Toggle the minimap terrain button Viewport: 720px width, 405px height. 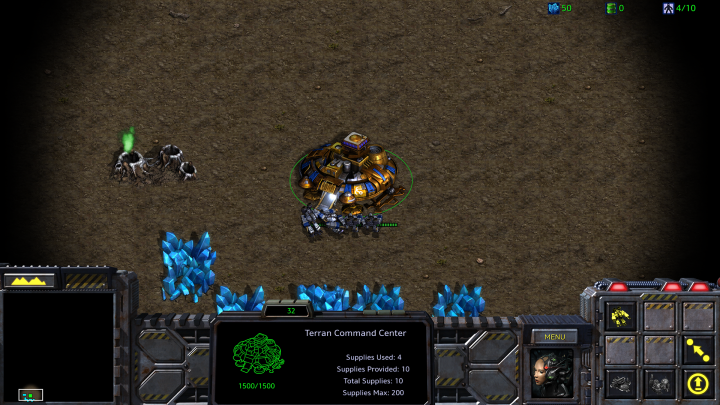(29, 281)
